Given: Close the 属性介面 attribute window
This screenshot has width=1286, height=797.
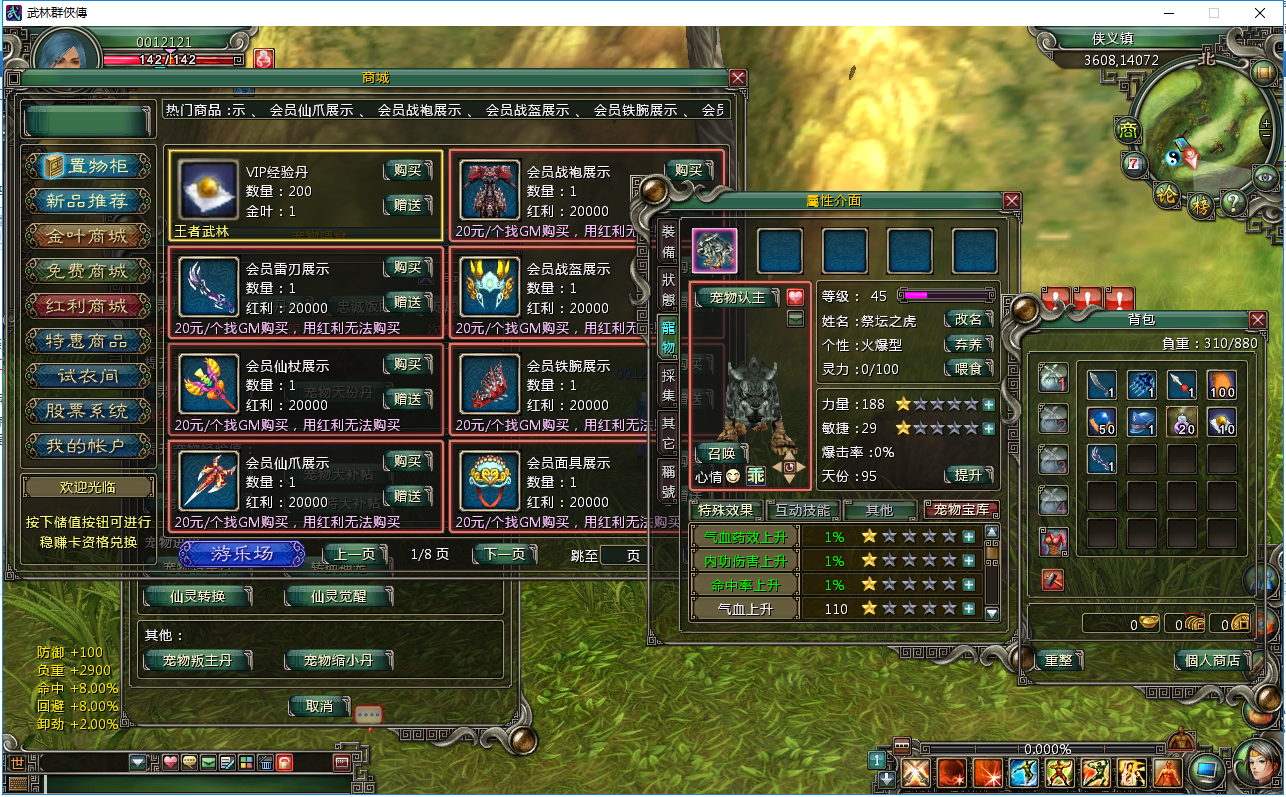Looking at the screenshot, I should [1012, 201].
